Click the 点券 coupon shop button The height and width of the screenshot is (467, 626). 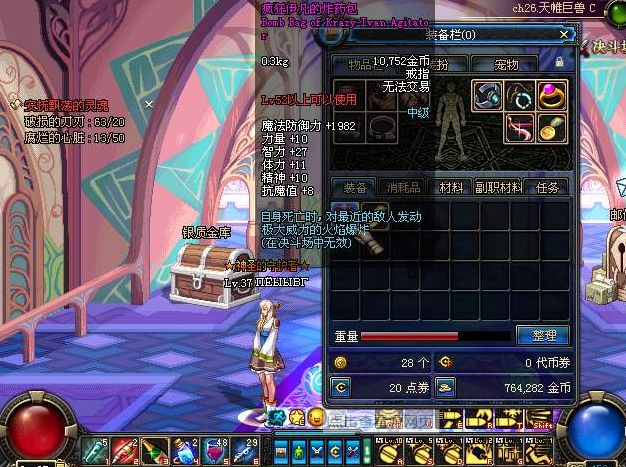pos(341,387)
